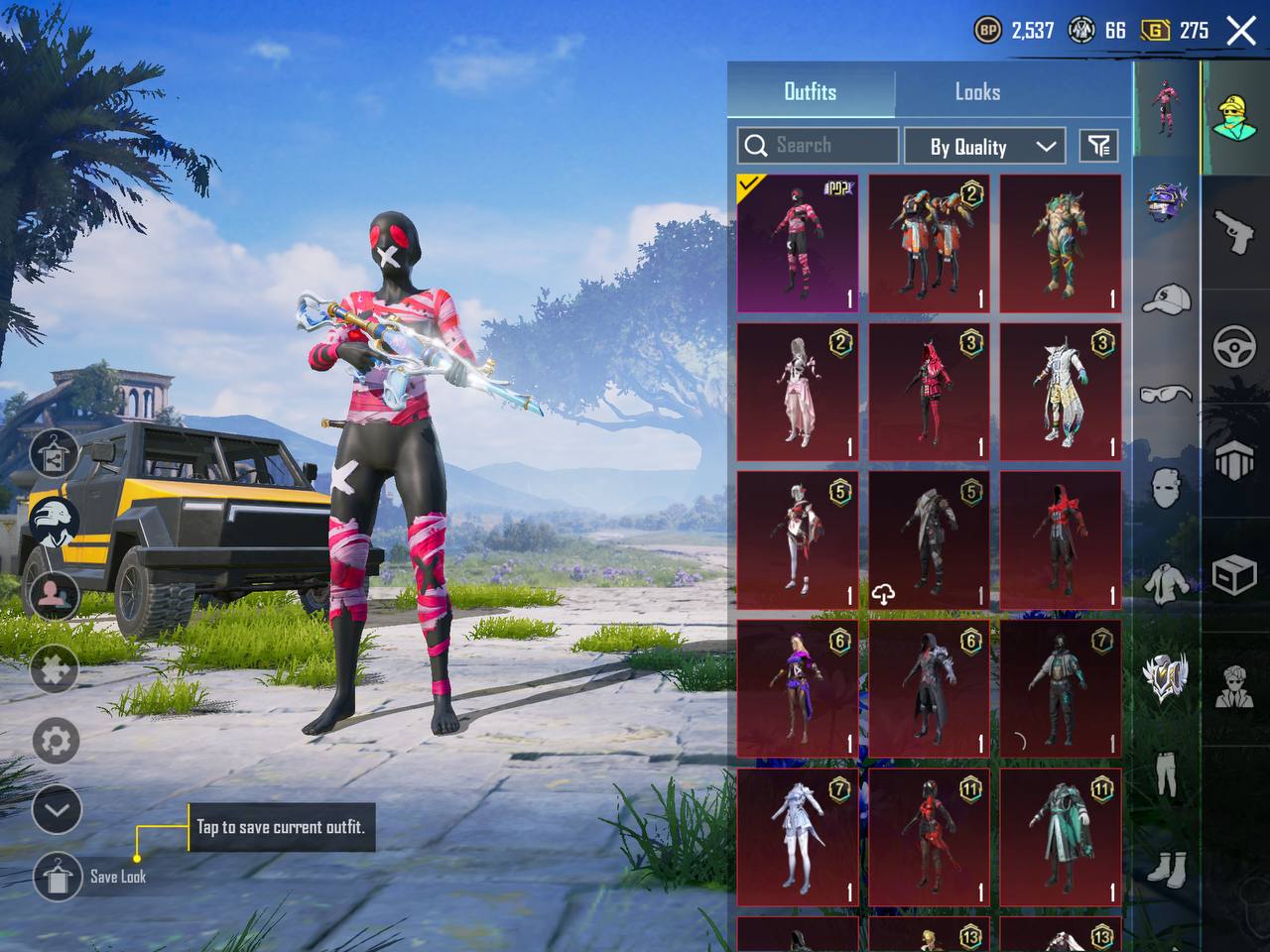Show the glasses eyewear category
This screenshot has width=1270, height=952.
coord(1167,395)
